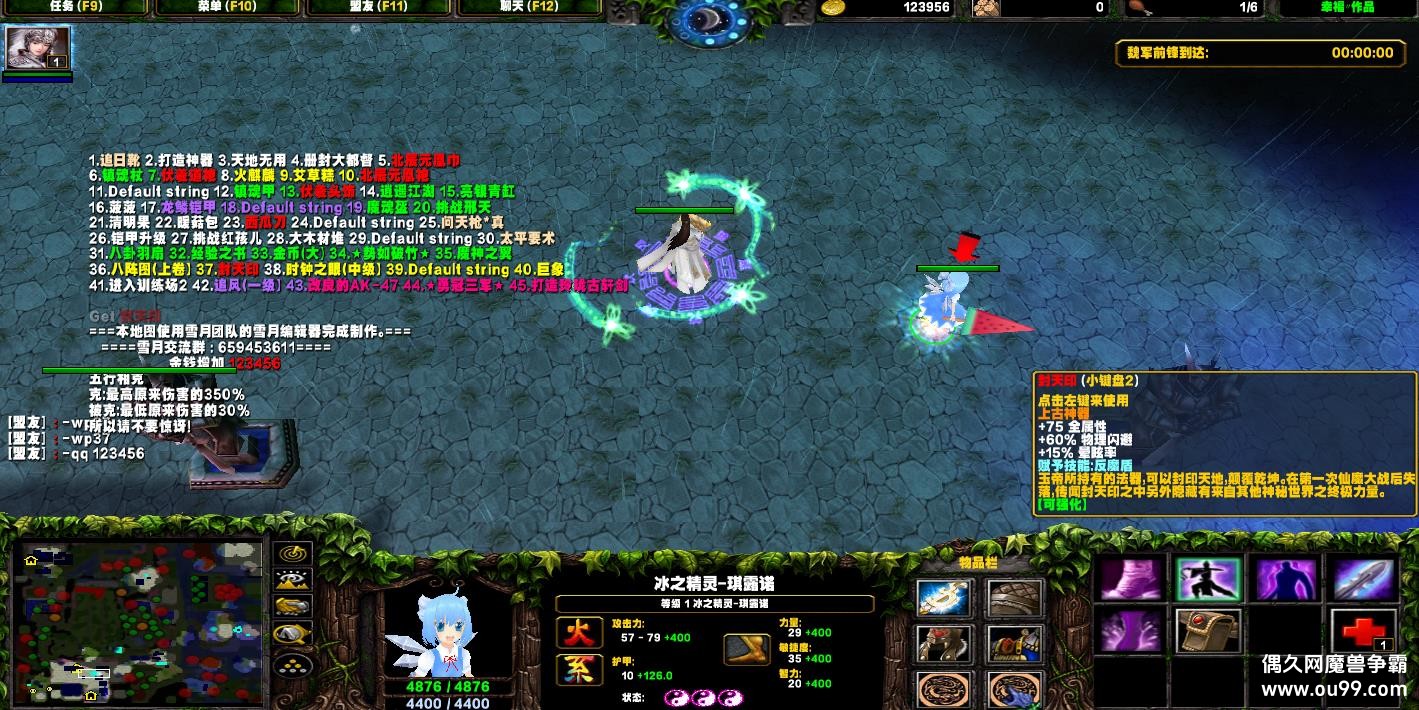
Task: Select the hero portrait icon at top-left
Action: pos(38,47)
